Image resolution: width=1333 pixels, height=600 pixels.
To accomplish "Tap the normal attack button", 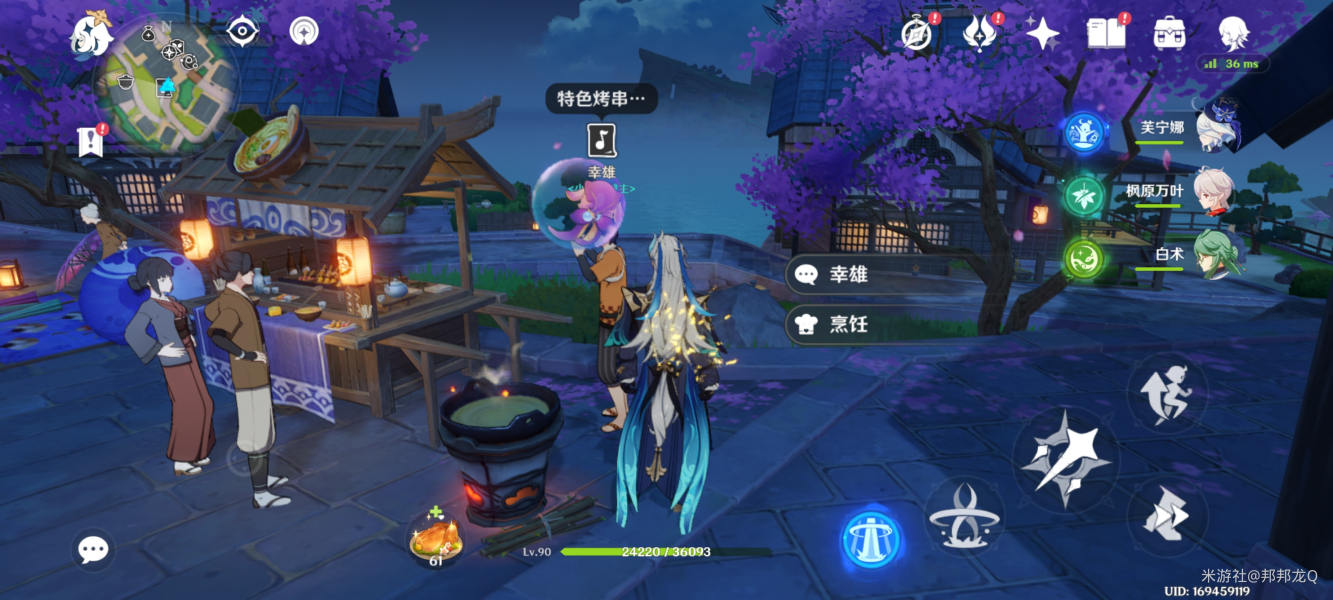I will pos(1061,459).
